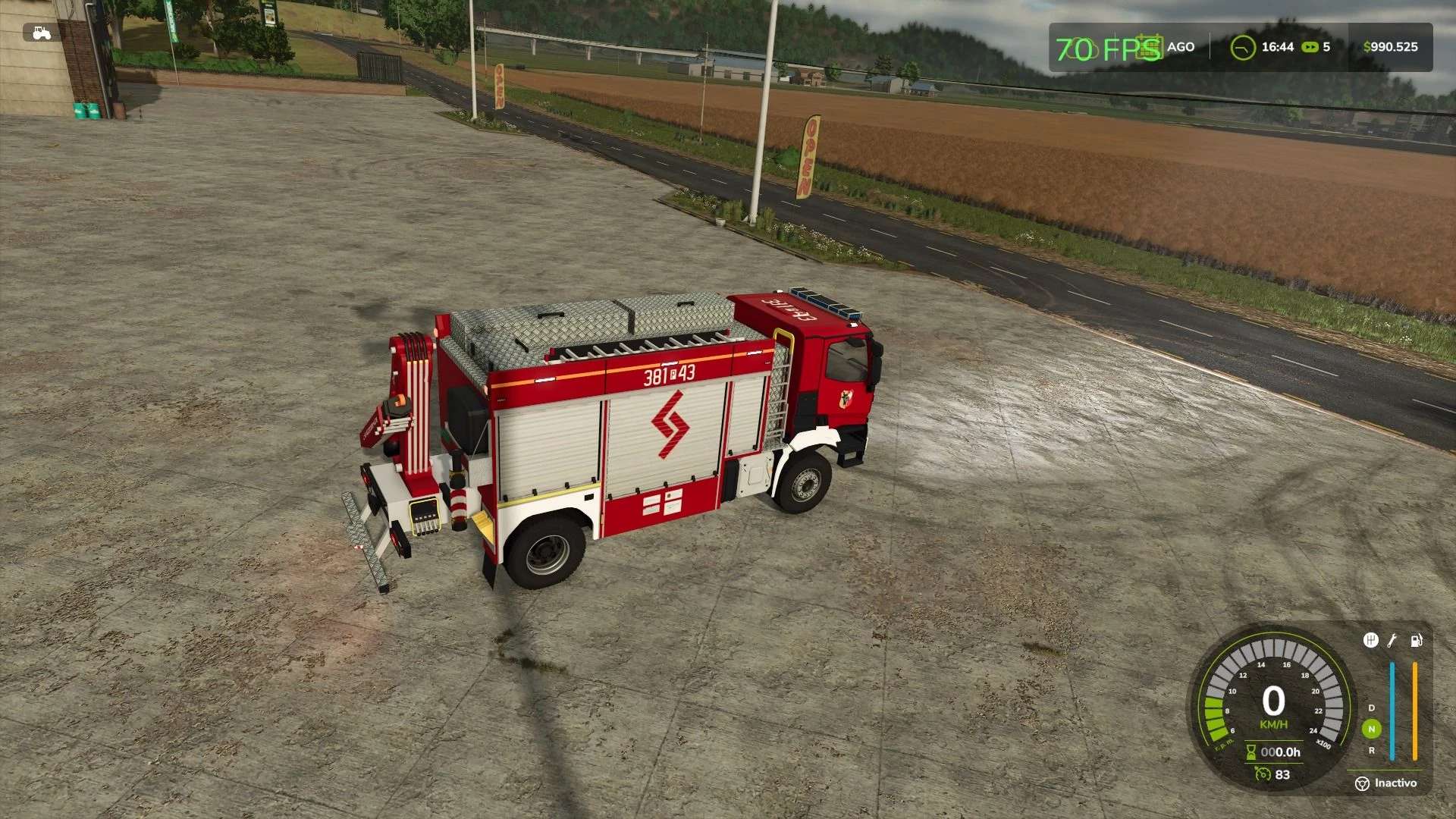Viewport: 1456px width, 819px height.
Task: Click the fast-forward time speed icon
Action: click(1310, 47)
